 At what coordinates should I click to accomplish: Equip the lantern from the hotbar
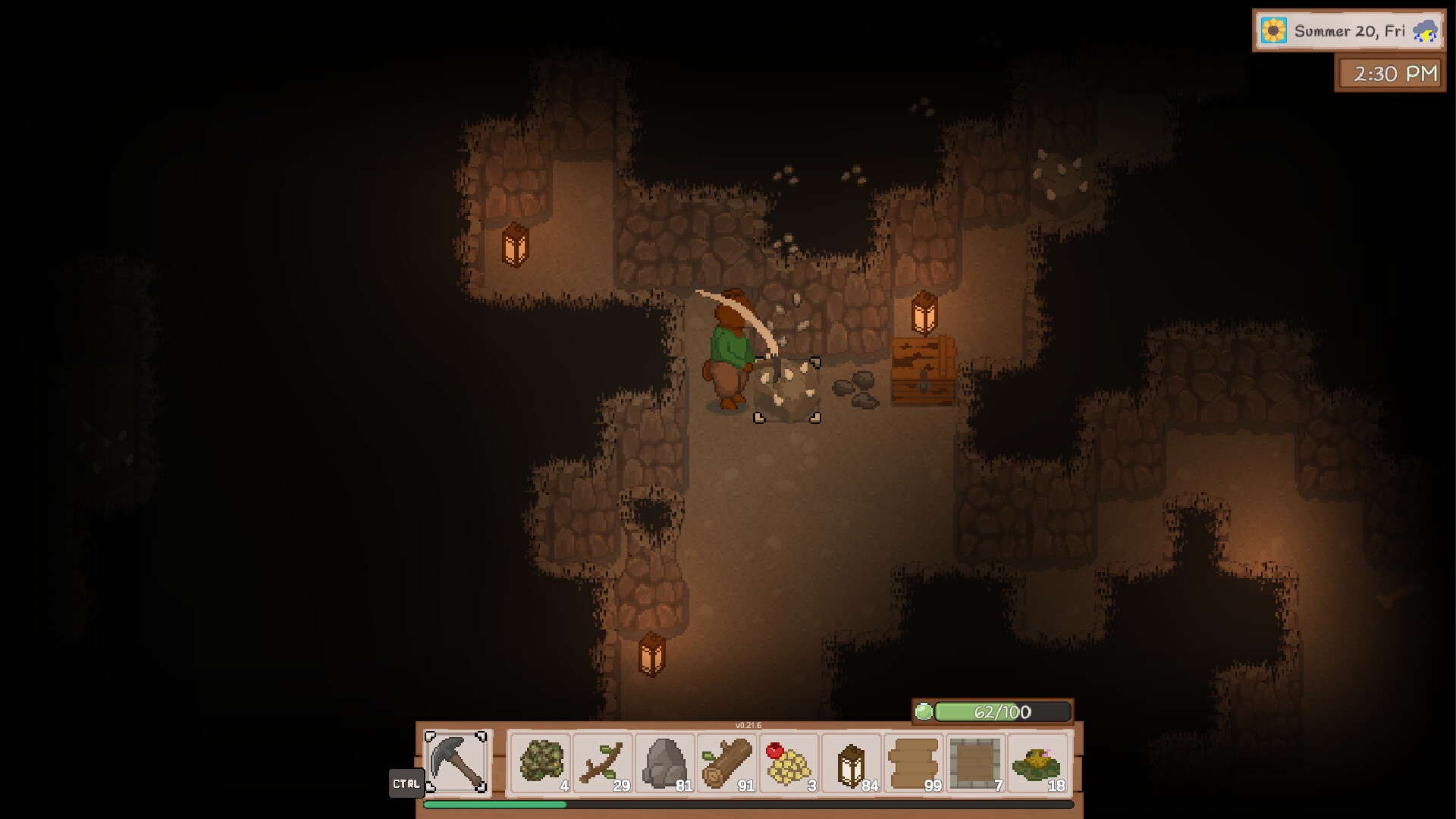pyautogui.click(x=852, y=763)
